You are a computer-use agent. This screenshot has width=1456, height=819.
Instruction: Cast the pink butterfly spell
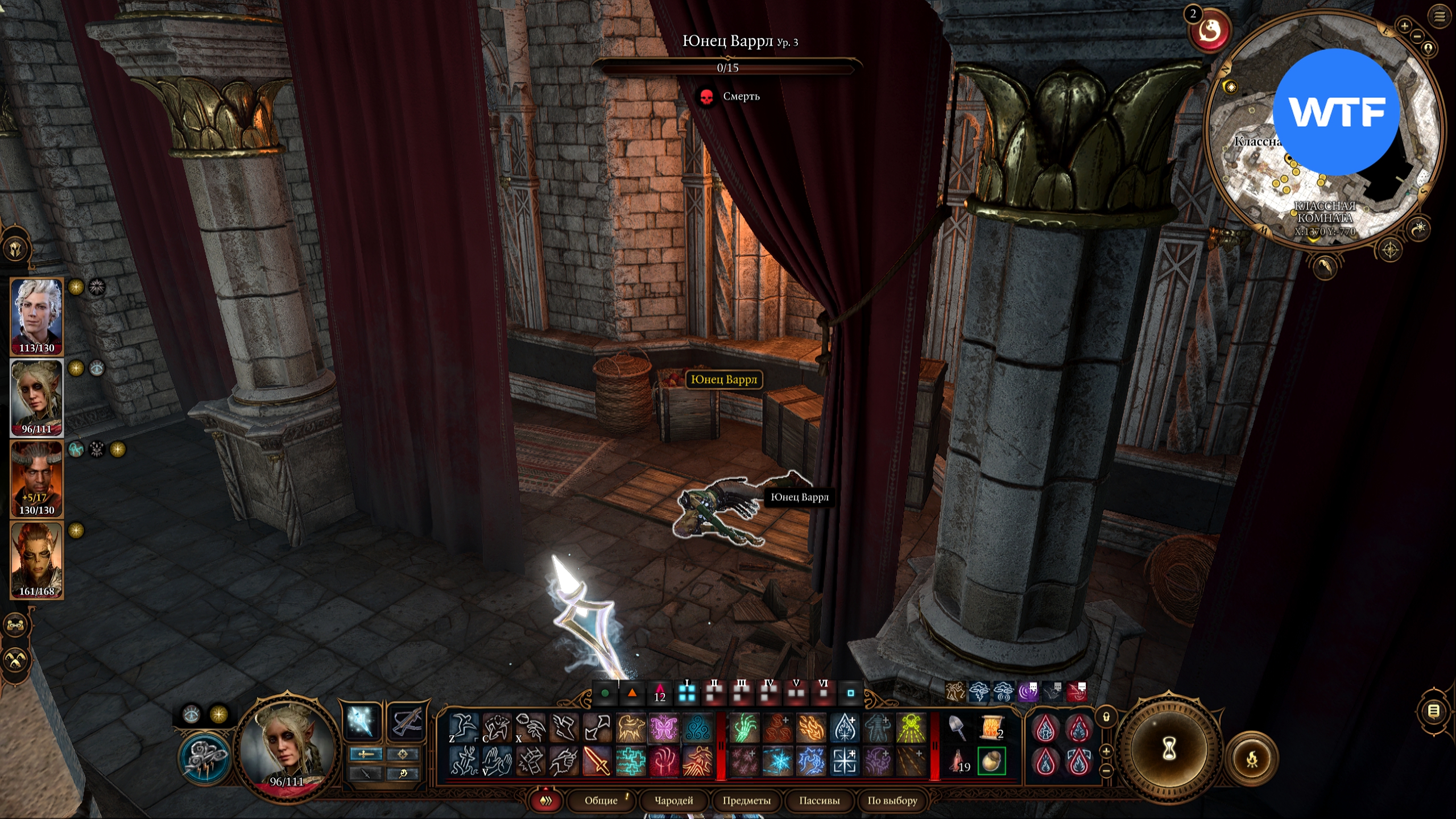(x=664, y=728)
